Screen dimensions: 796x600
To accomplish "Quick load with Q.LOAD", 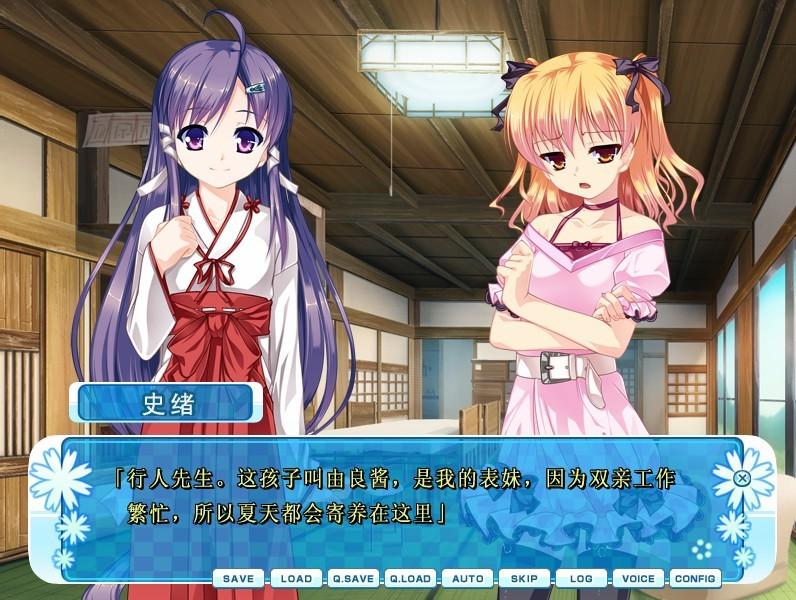I will [x=410, y=579].
